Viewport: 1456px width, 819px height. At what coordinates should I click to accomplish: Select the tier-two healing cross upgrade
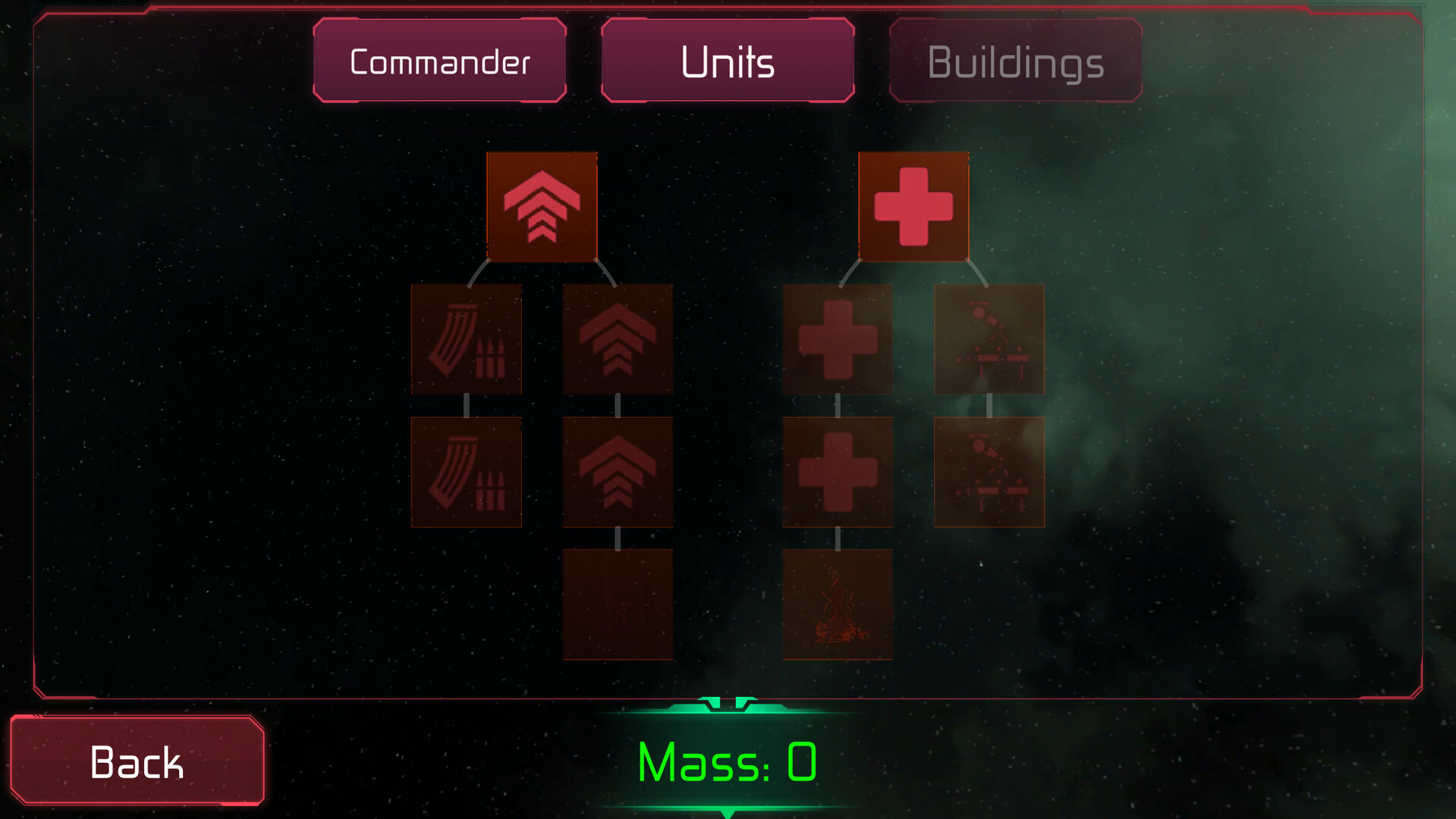pyautogui.click(x=837, y=340)
